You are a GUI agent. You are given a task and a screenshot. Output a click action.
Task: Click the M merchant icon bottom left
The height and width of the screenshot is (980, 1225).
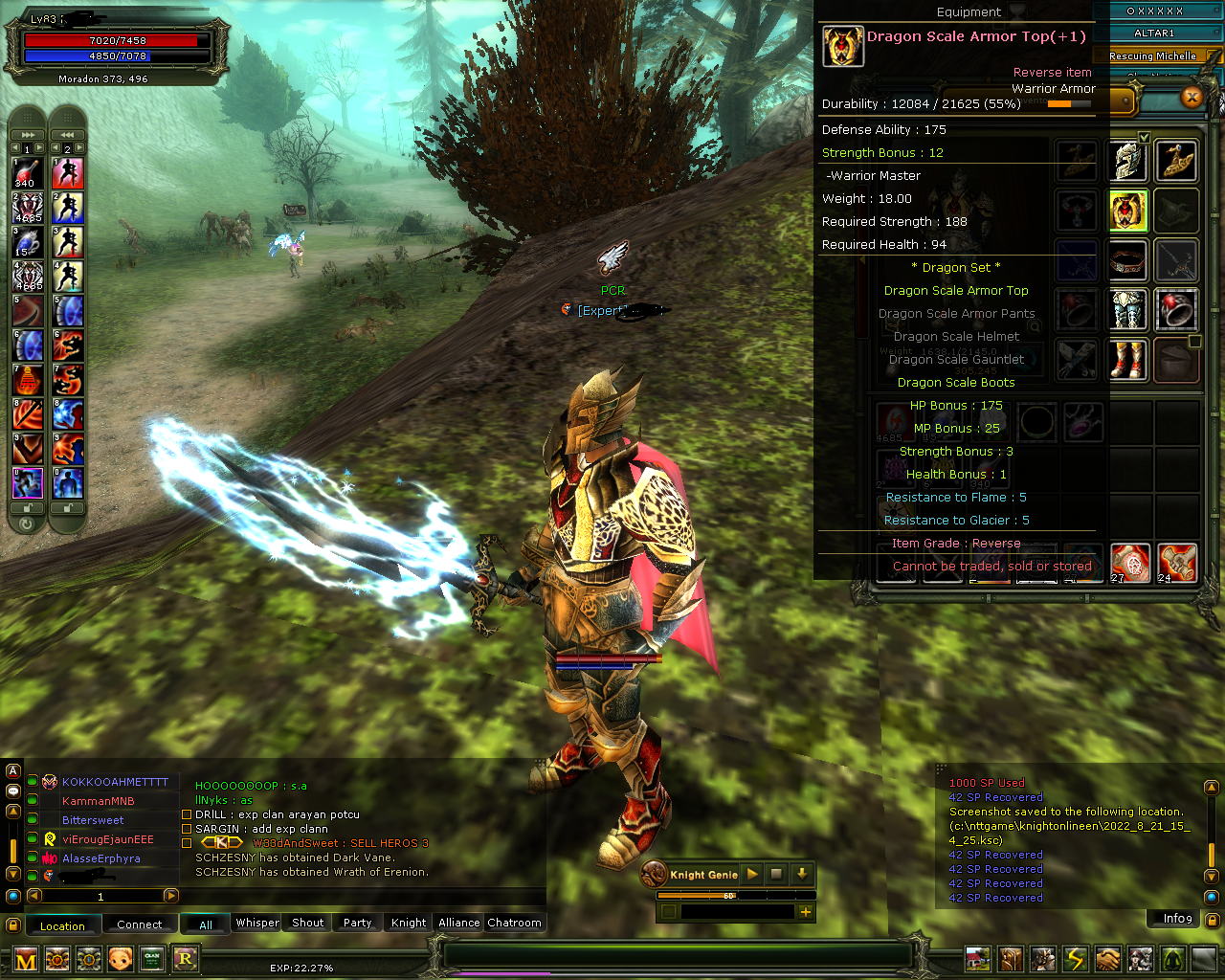coord(26,958)
